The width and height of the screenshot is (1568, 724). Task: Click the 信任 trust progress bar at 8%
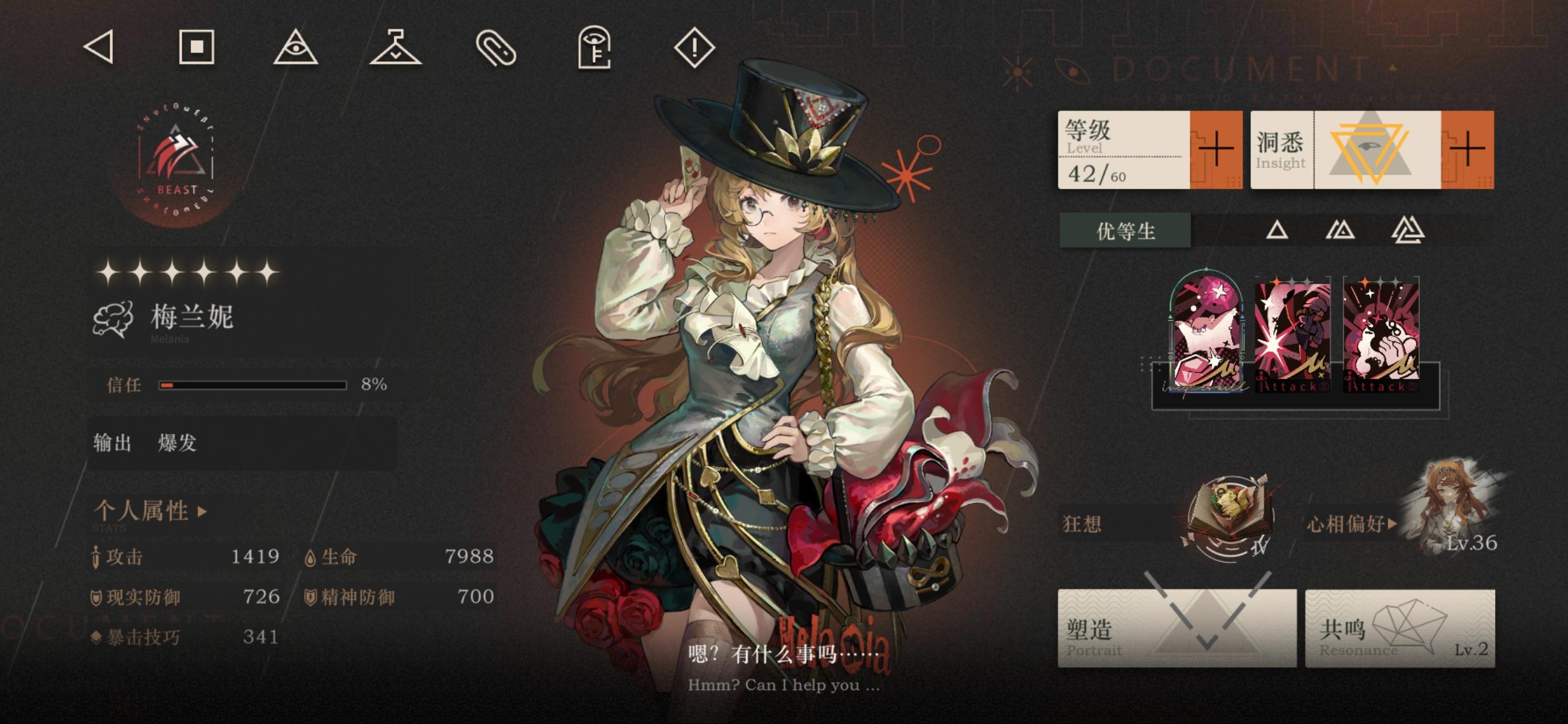point(253,386)
